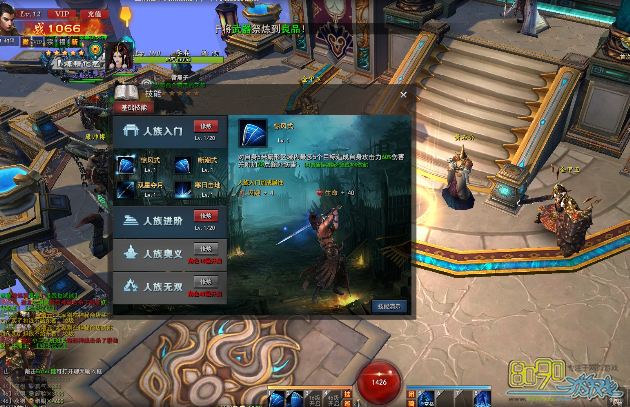Image resolution: width=630 pixels, height=407 pixels.
Task: Select the 寒日击地 skill icon
Action: [183, 188]
